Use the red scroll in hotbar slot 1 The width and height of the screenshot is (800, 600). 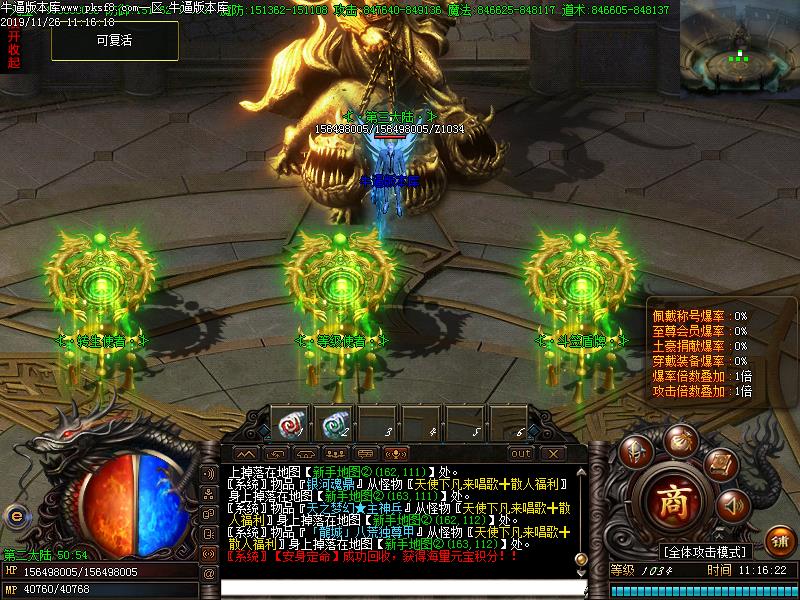click(x=290, y=424)
